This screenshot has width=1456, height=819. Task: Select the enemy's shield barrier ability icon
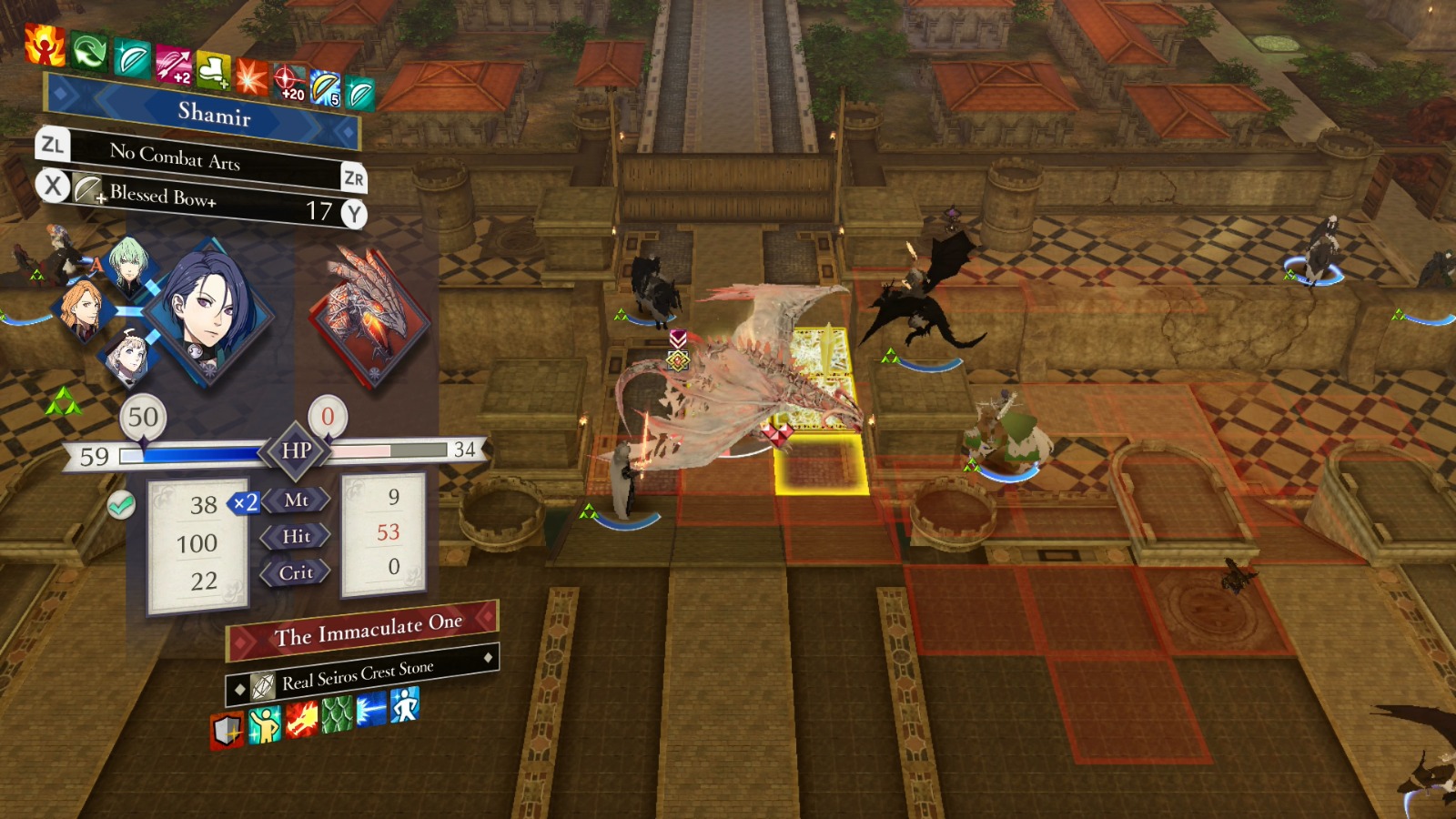[227, 728]
